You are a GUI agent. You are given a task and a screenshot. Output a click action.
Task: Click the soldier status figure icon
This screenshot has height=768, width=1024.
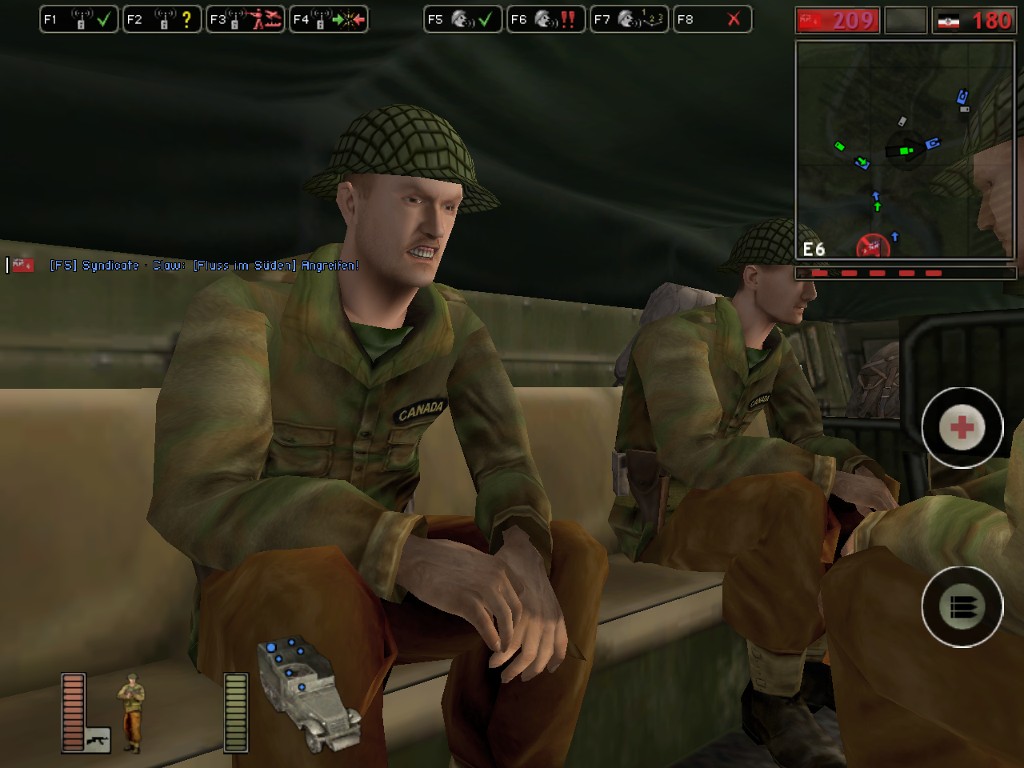pos(131,712)
